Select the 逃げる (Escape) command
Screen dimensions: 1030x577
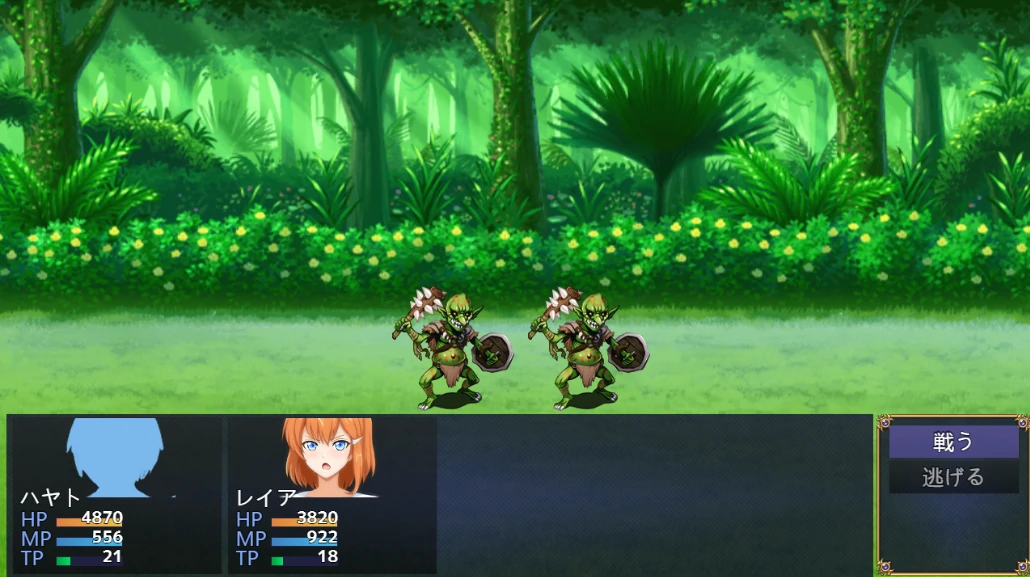[x=953, y=478]
